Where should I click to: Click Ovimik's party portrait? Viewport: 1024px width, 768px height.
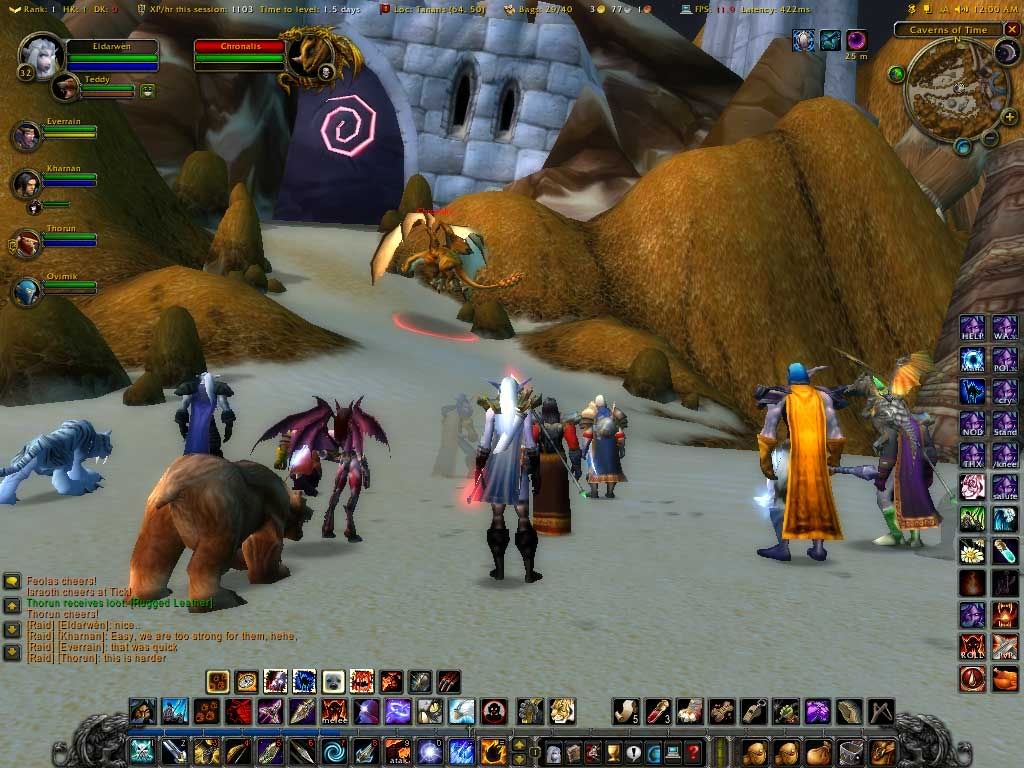click(x=27, y=291)
